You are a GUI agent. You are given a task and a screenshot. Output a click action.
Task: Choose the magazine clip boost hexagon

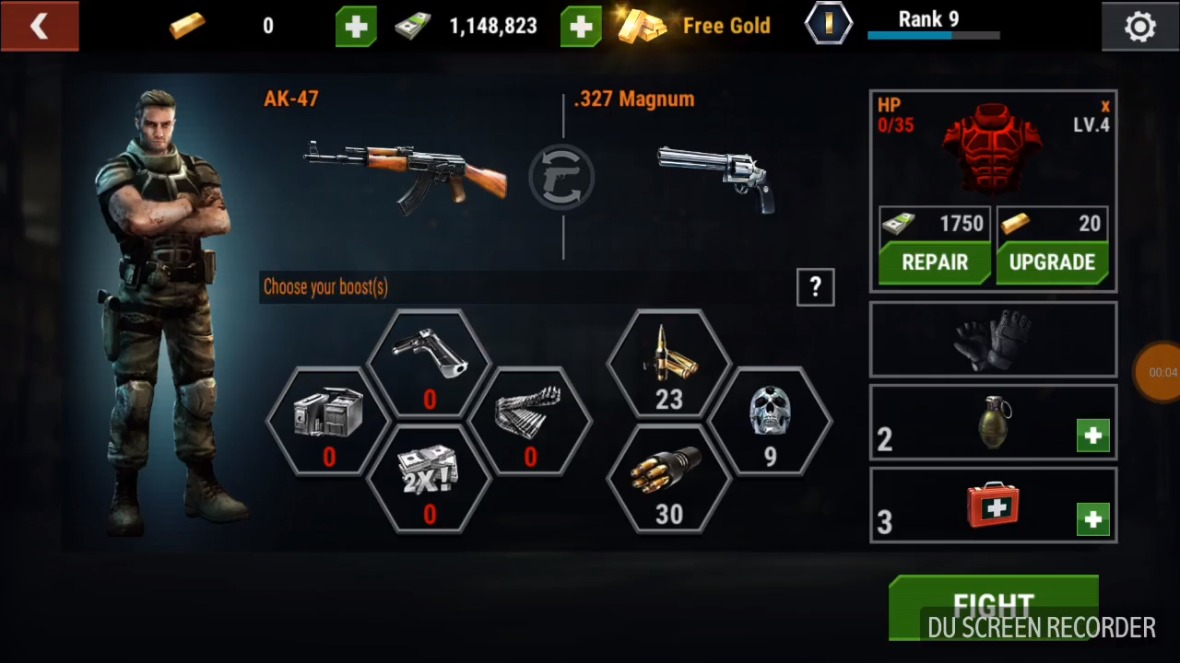point(530,420)
